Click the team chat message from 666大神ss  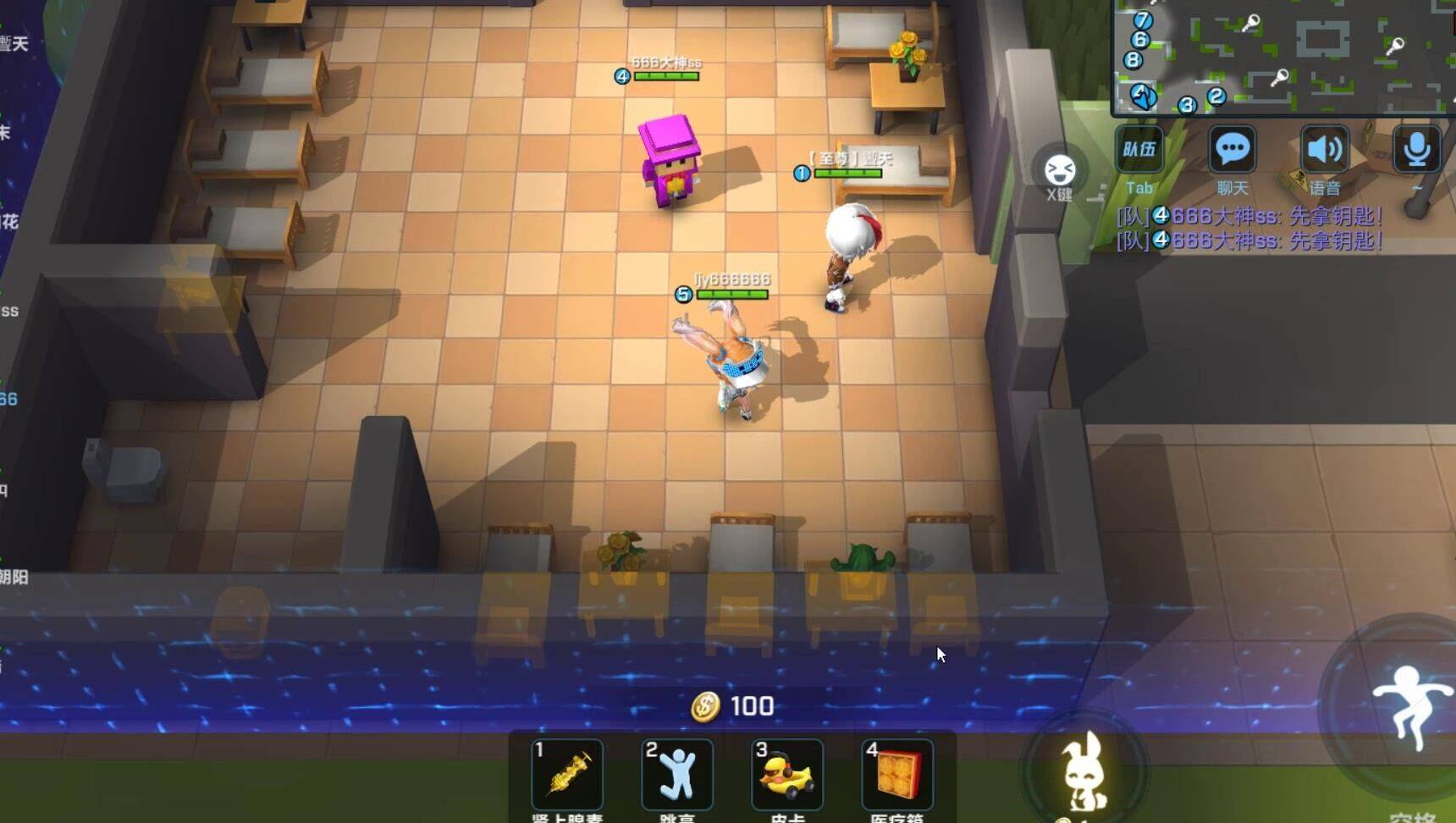tap(1249, 217)
